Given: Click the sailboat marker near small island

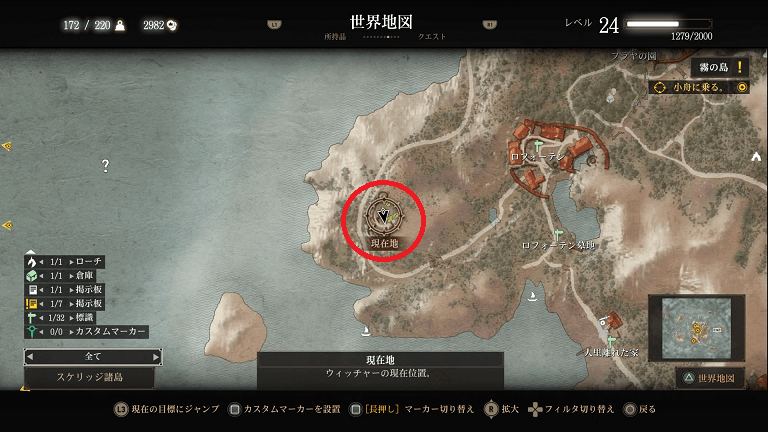Looking at the screenshot, I should (367, 331).
